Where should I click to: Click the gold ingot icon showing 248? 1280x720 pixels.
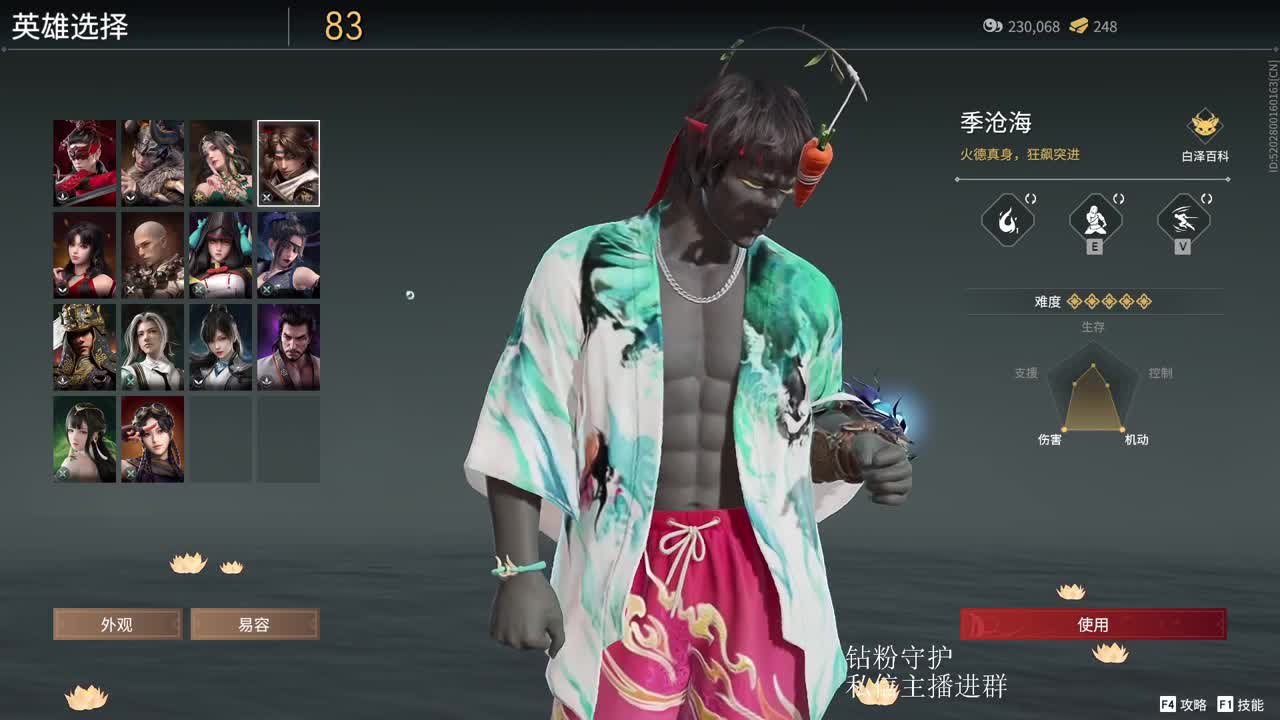click(1077, 27)
